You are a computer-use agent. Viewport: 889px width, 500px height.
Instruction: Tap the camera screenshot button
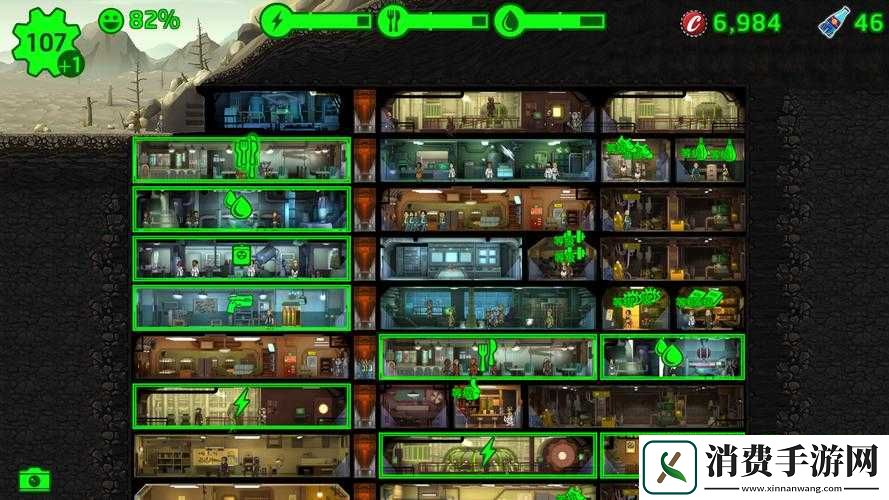34,478
